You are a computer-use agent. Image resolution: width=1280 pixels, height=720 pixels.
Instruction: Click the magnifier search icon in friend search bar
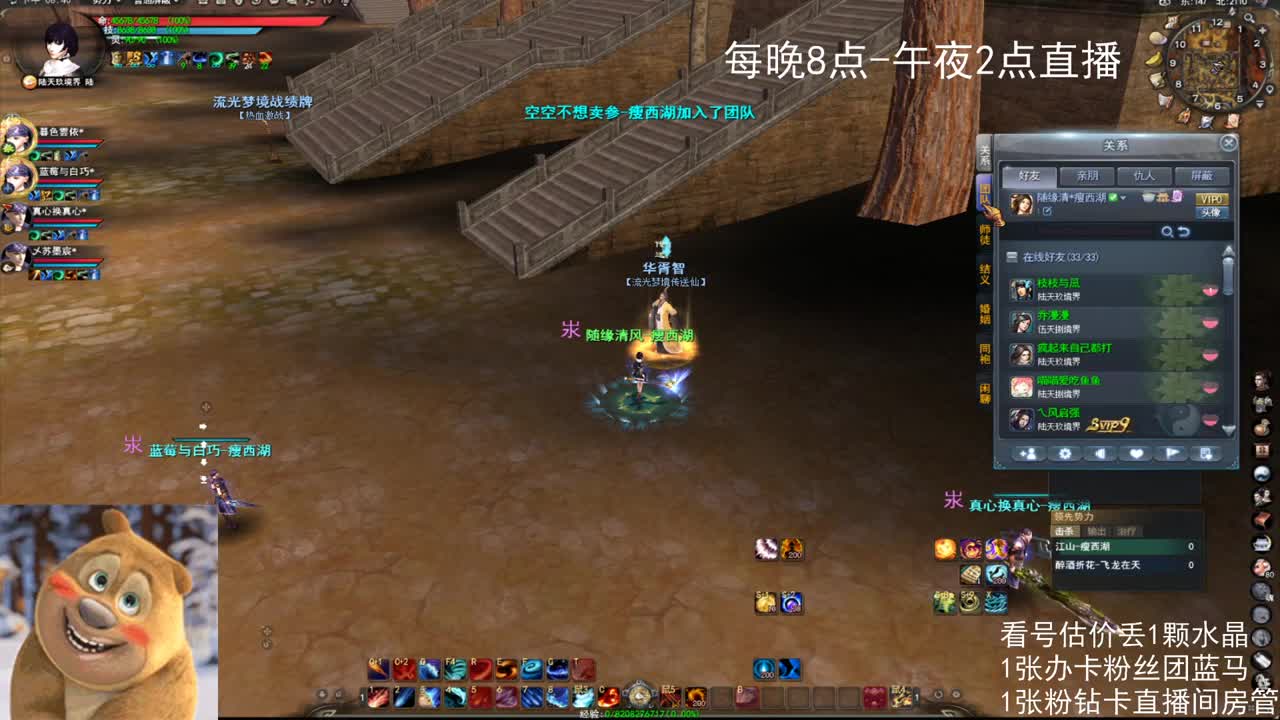[x=1167, y=233]
